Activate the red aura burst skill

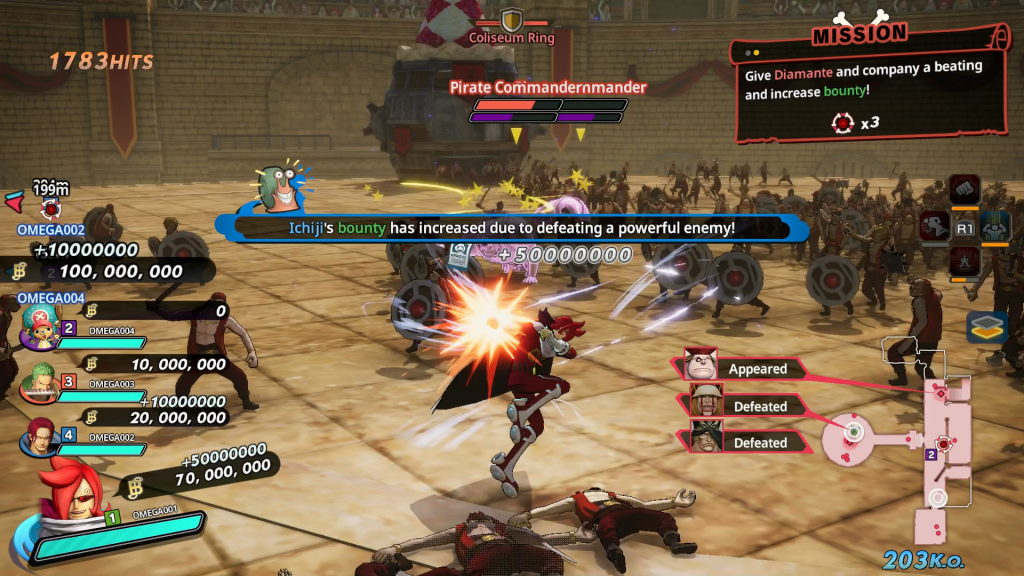tap(964, 263)
